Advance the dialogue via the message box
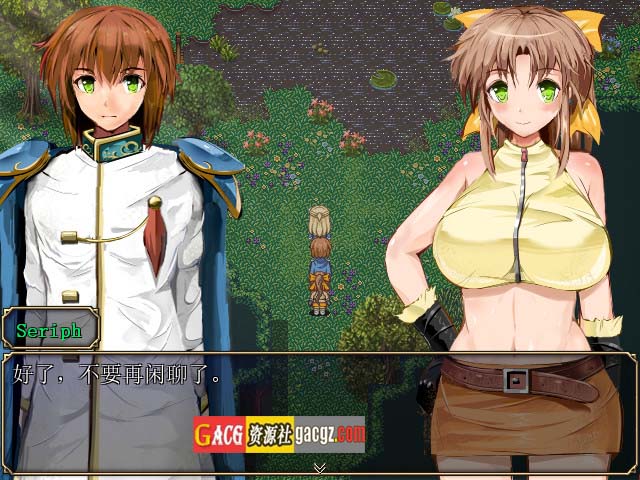Screen dimensions: 640x480 pos(320,400)
